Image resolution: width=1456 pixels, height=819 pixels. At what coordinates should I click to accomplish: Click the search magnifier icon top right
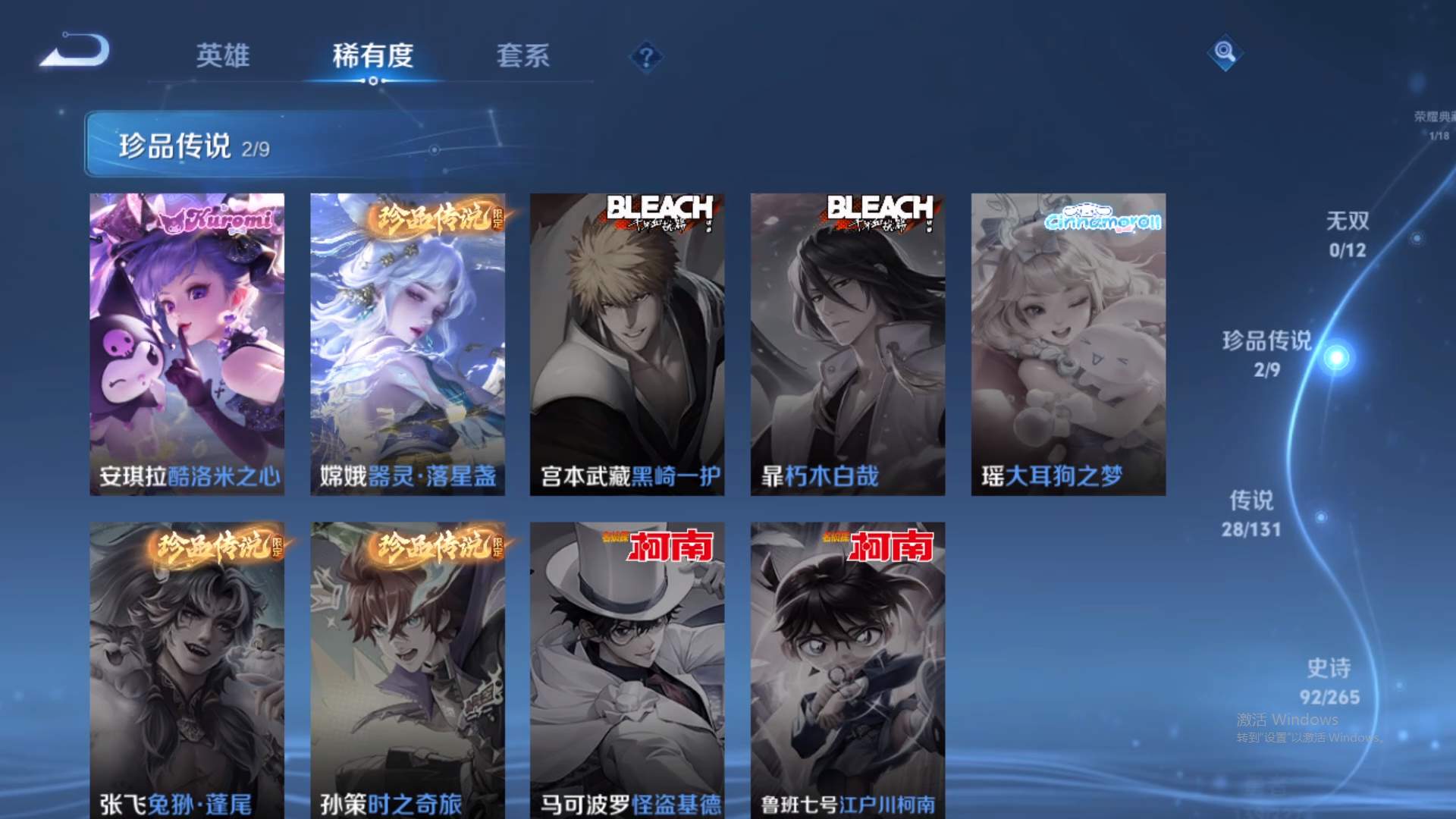click(1225, 54)
